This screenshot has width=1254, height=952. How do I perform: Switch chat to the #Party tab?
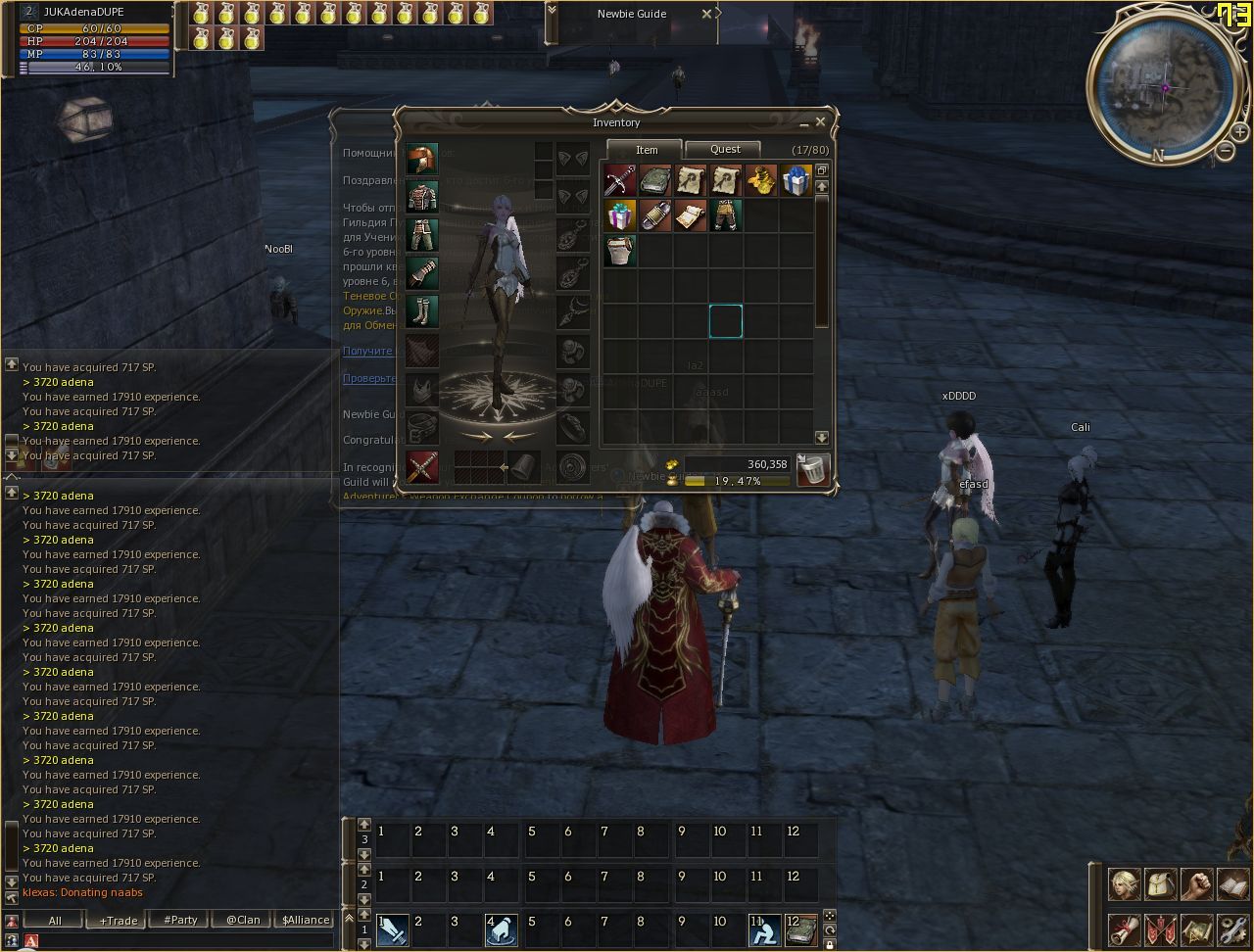pos(180,921)
